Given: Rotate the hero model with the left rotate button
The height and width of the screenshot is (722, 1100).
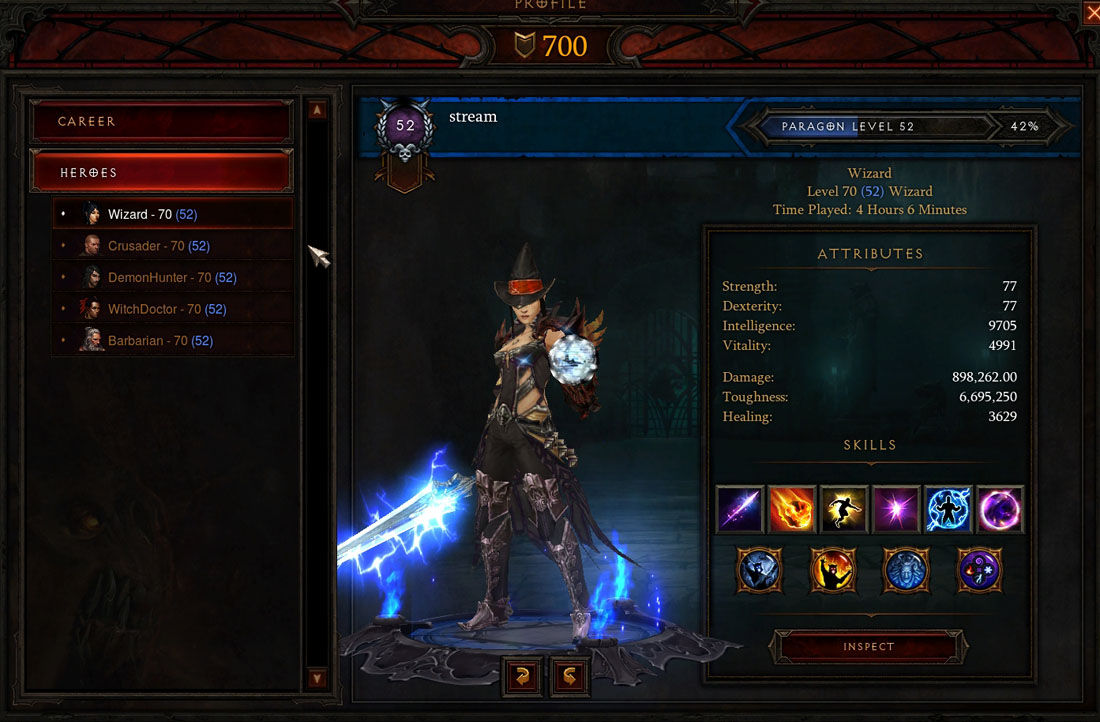Looking at the screenshot, I should pos(522,676).
